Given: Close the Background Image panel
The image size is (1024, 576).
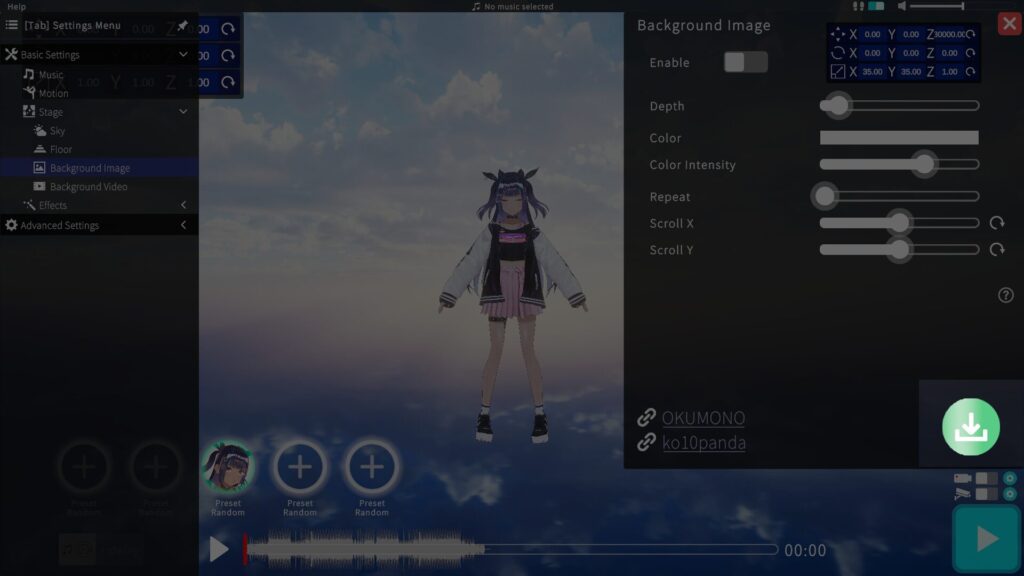Looking at the screenshot, I should tap(1009, 24).
